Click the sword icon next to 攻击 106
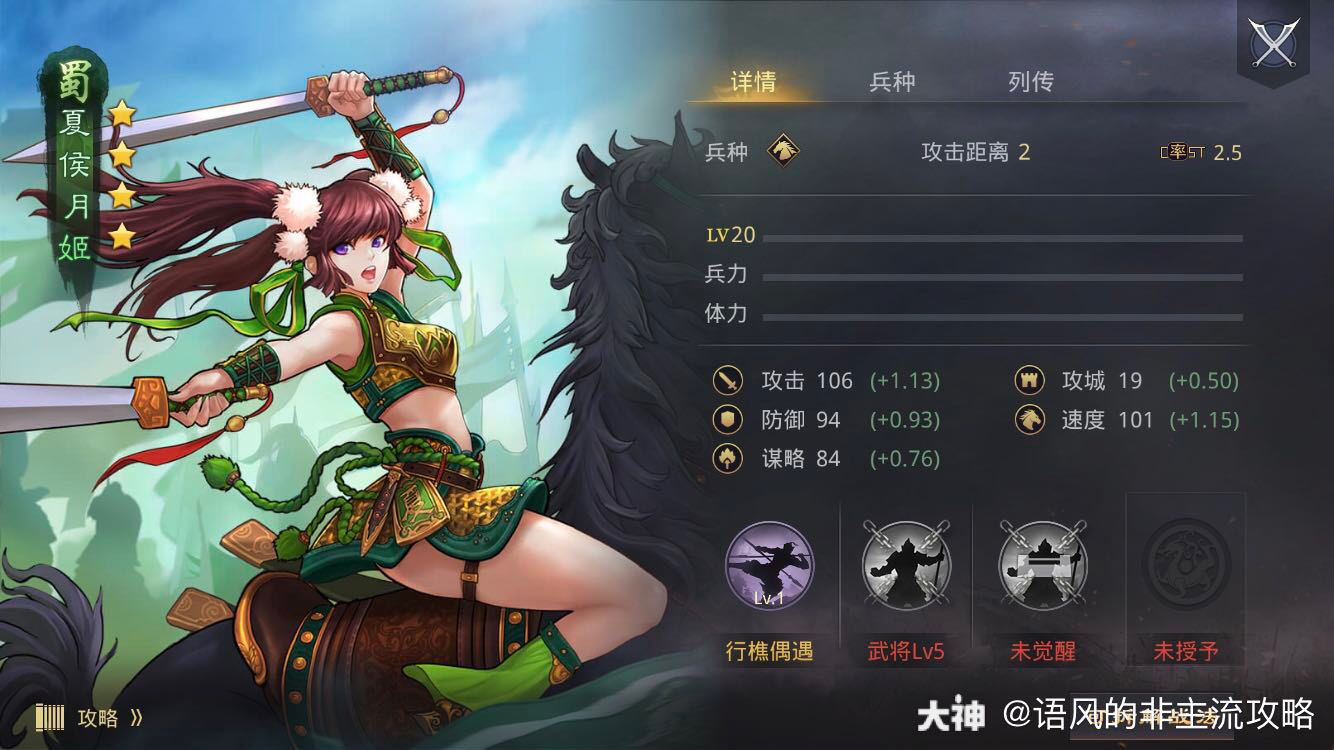1334x750 pixels. tap(727, 381)
